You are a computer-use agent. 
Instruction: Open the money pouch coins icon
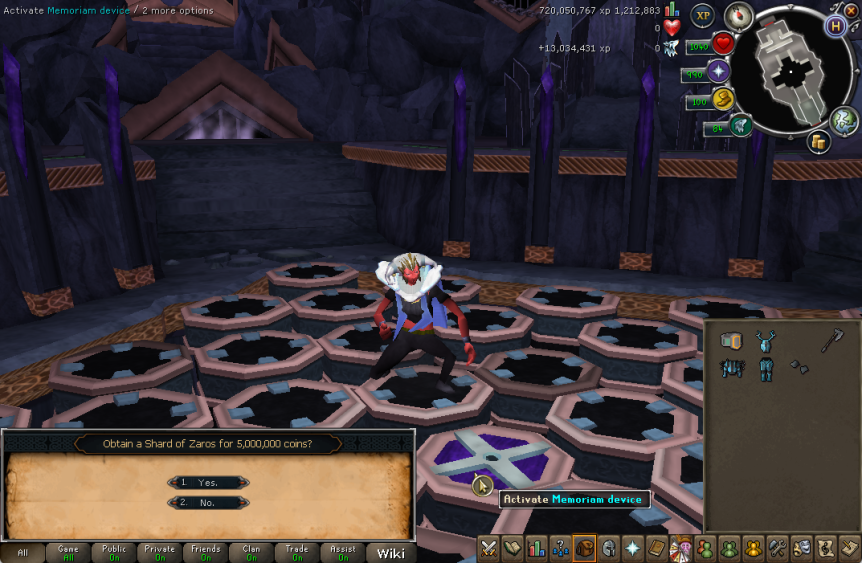tap(819, 142)
